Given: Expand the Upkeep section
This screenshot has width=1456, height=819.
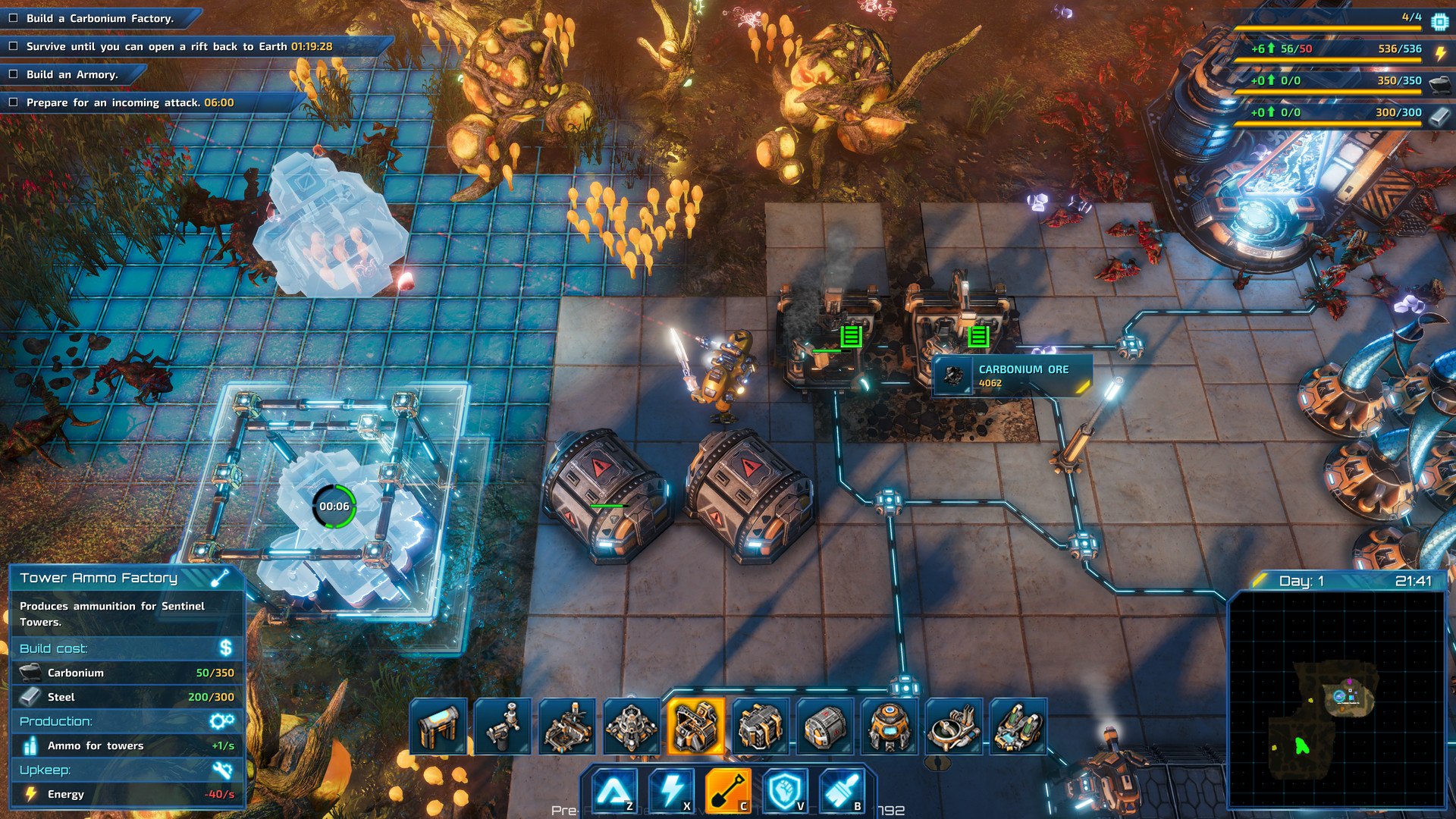Looking at the screenshot, I should pyautogui.click(x=125, y=770).
